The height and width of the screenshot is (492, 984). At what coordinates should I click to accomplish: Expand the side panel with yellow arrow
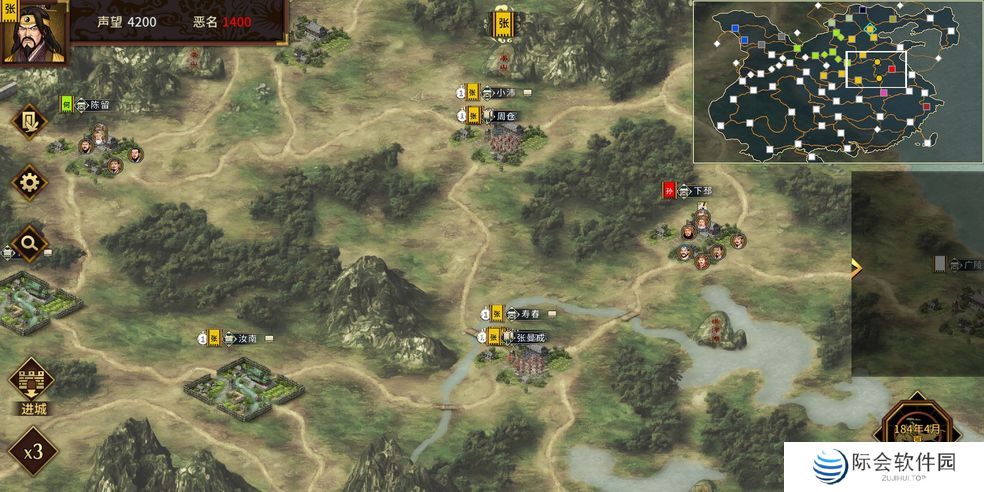point(855,267)
